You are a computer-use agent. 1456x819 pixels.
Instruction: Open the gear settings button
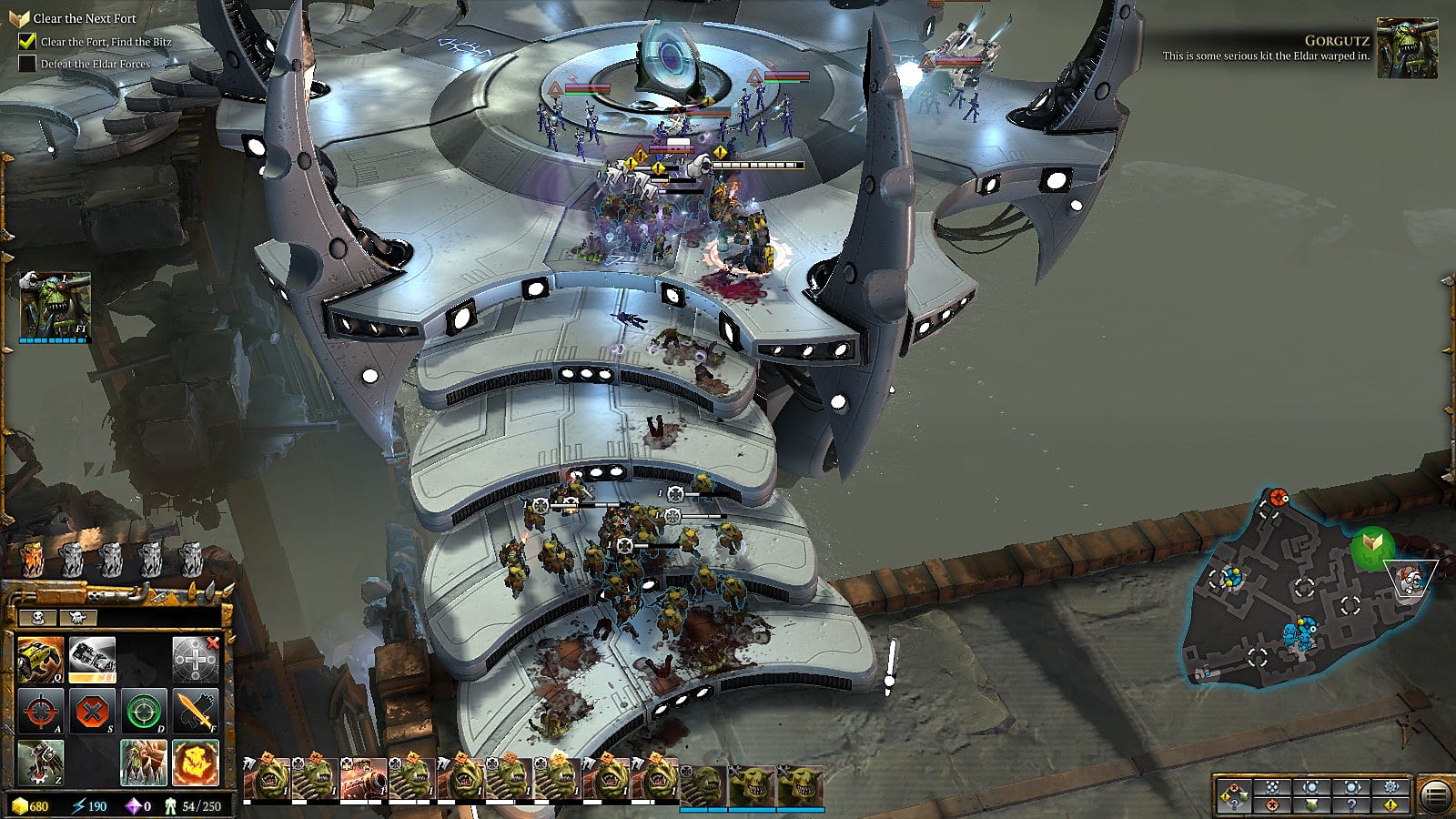[1390, 787]
